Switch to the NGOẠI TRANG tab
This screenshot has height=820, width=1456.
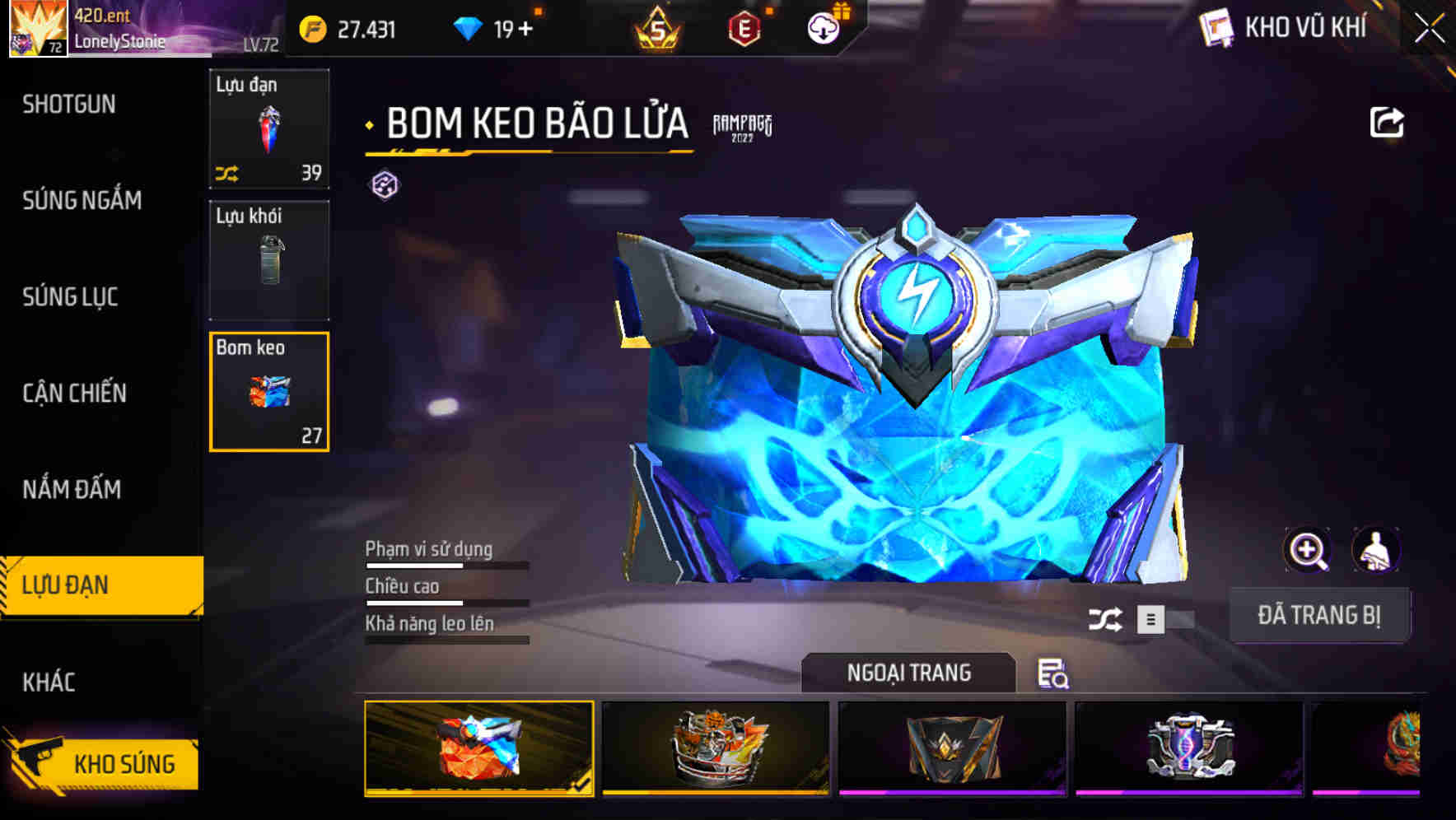point(908,672)
